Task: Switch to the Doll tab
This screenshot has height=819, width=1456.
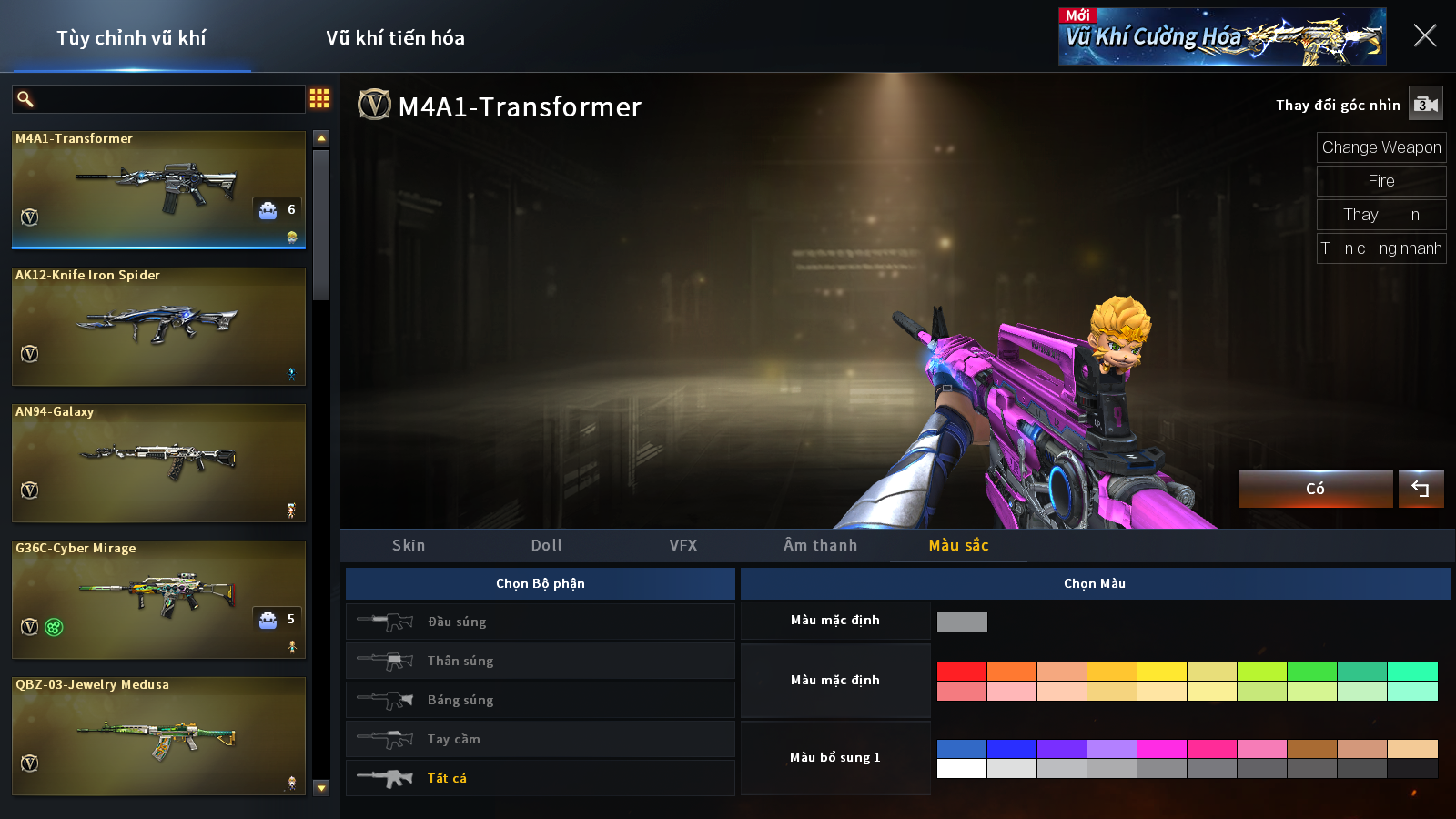Action: (x=546, y=545)
